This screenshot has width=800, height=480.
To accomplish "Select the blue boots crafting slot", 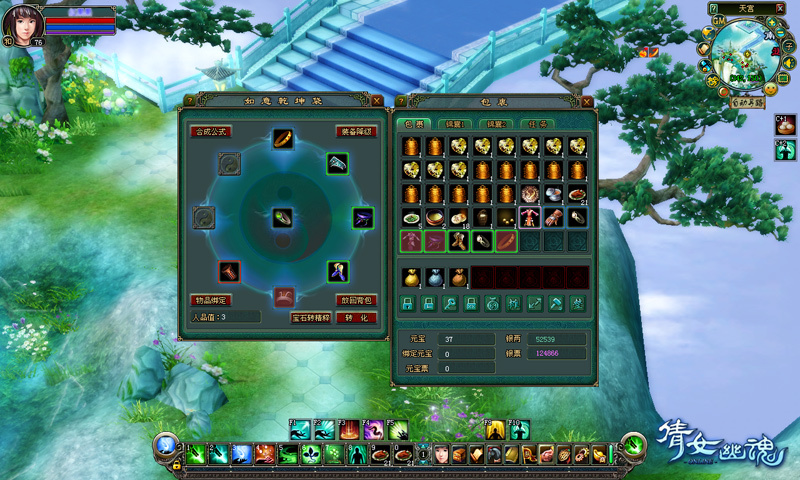I will click(337, 270).
